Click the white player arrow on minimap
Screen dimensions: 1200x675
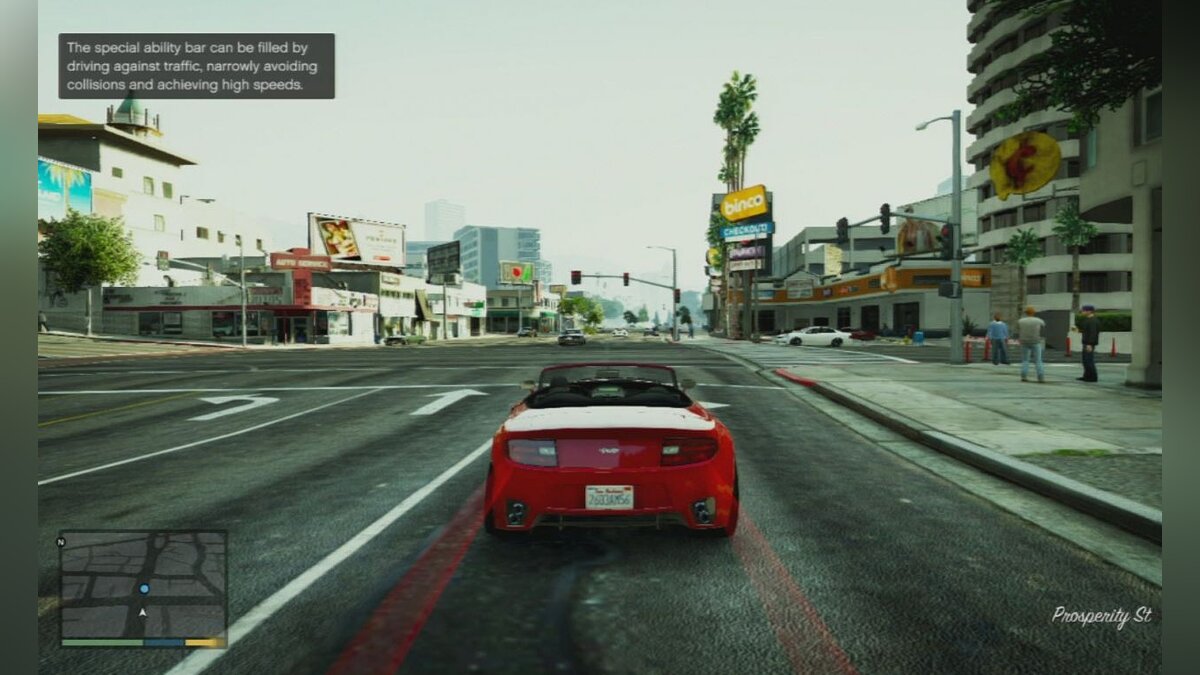(143, 612)
